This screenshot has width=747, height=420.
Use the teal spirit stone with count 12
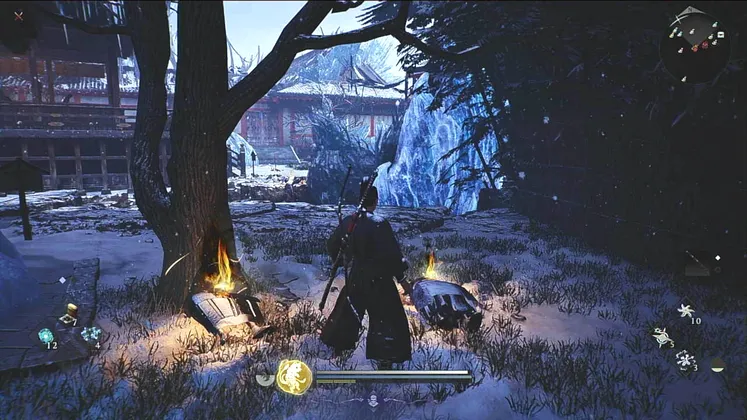coord(46,337)
